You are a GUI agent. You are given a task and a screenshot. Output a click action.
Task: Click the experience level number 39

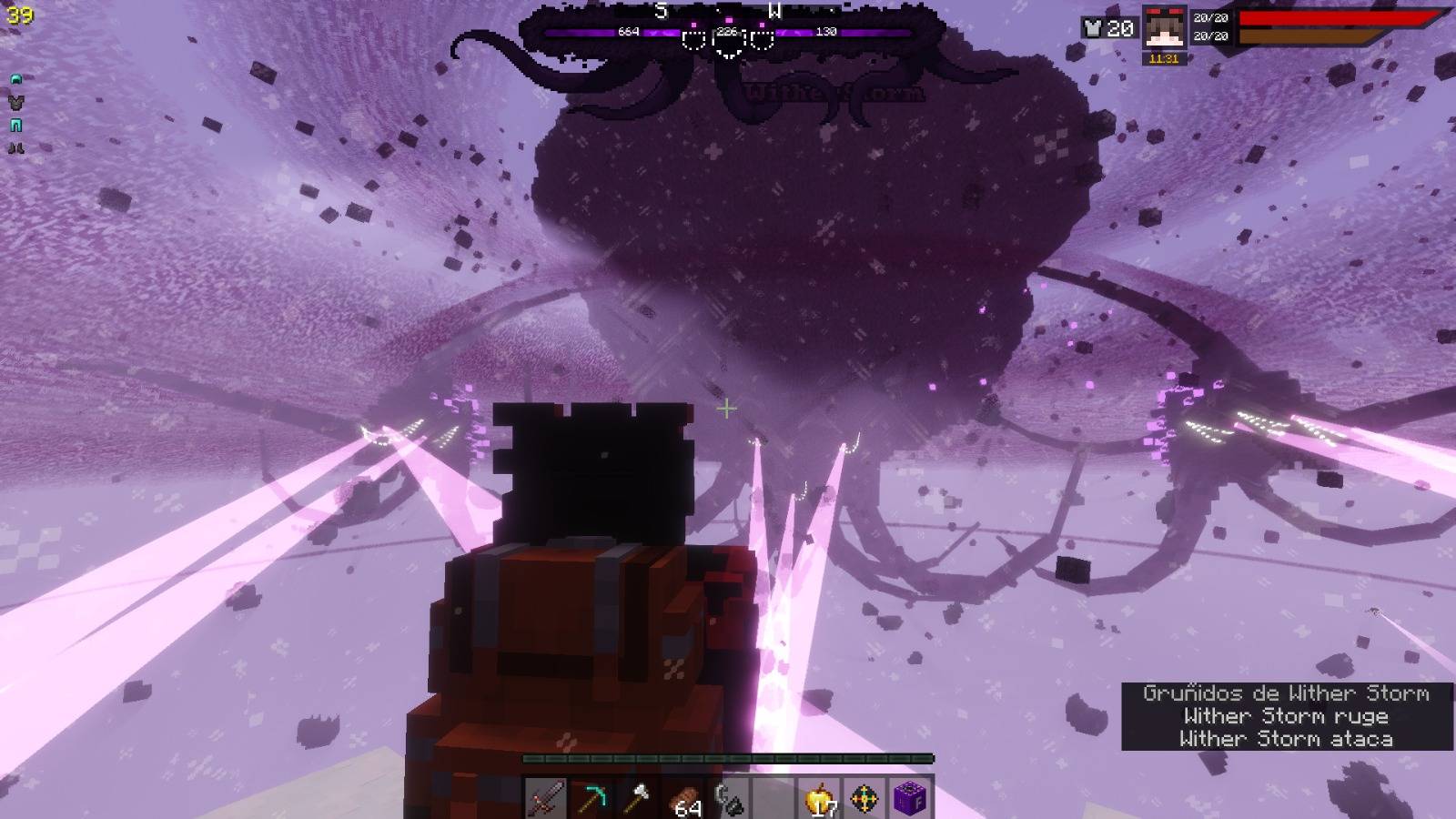18,14
